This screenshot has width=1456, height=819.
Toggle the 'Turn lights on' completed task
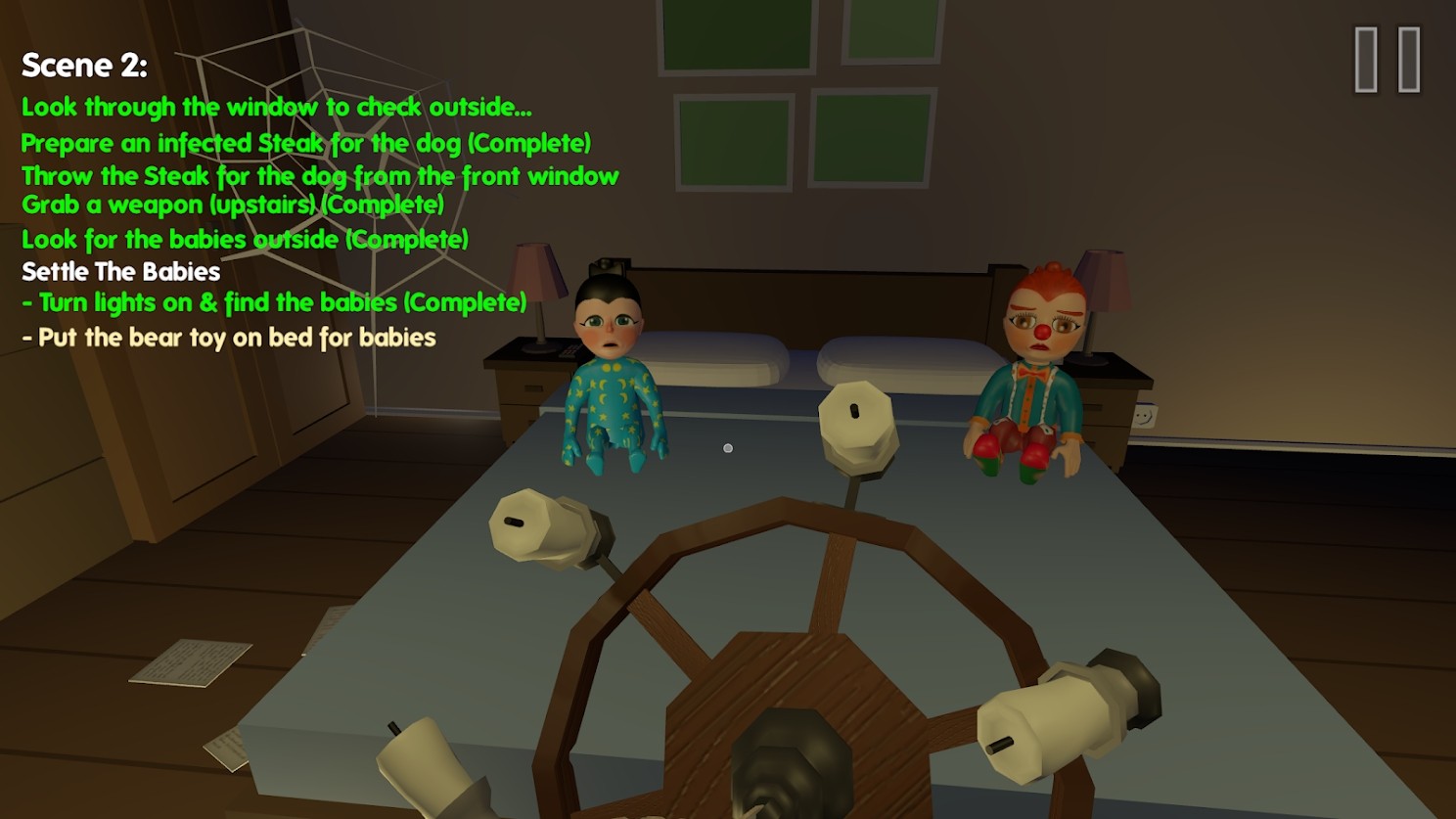point(274,302)
